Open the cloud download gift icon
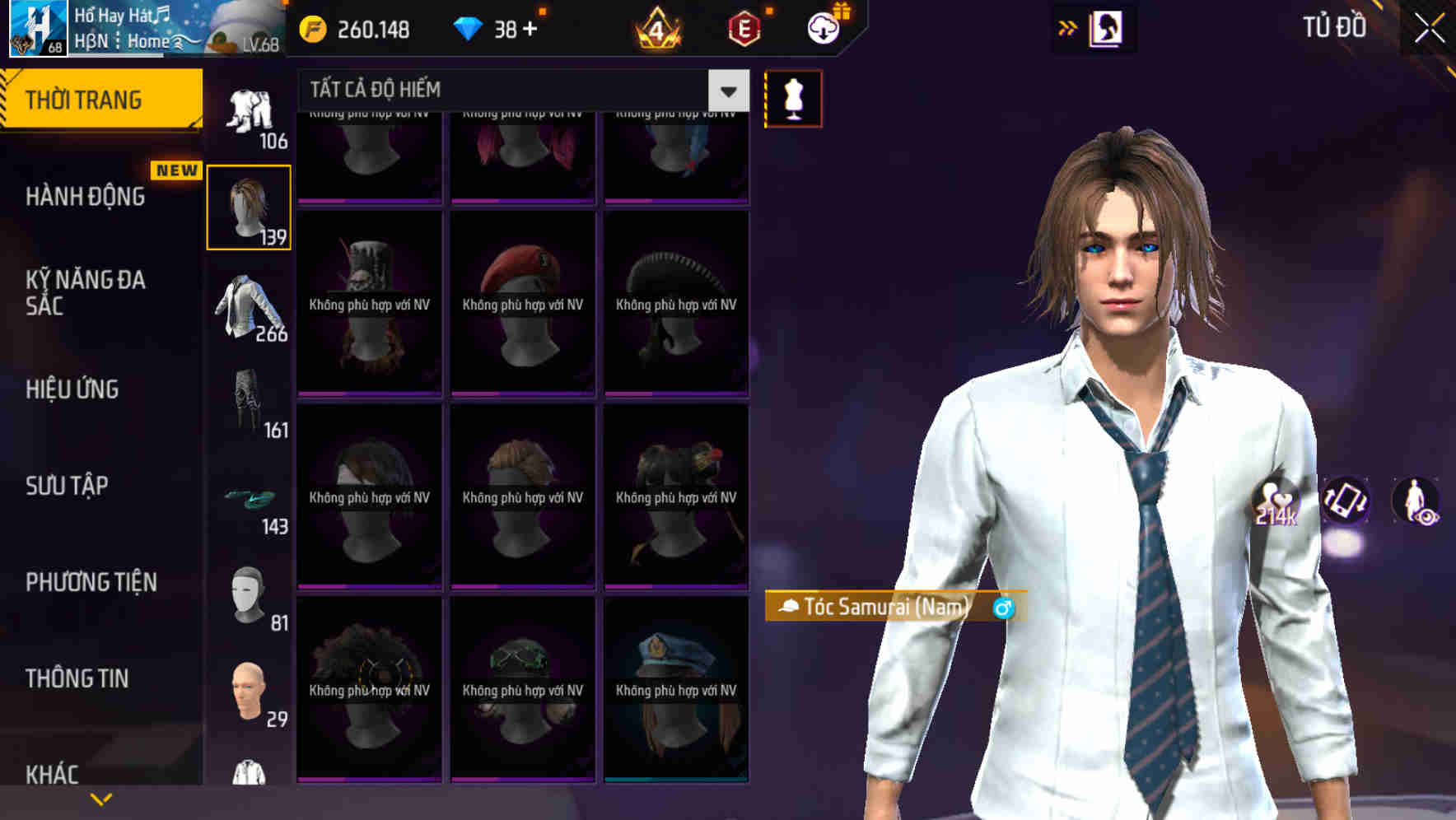The width and height of the screenshot is (1456, 820). pos(824,29)
